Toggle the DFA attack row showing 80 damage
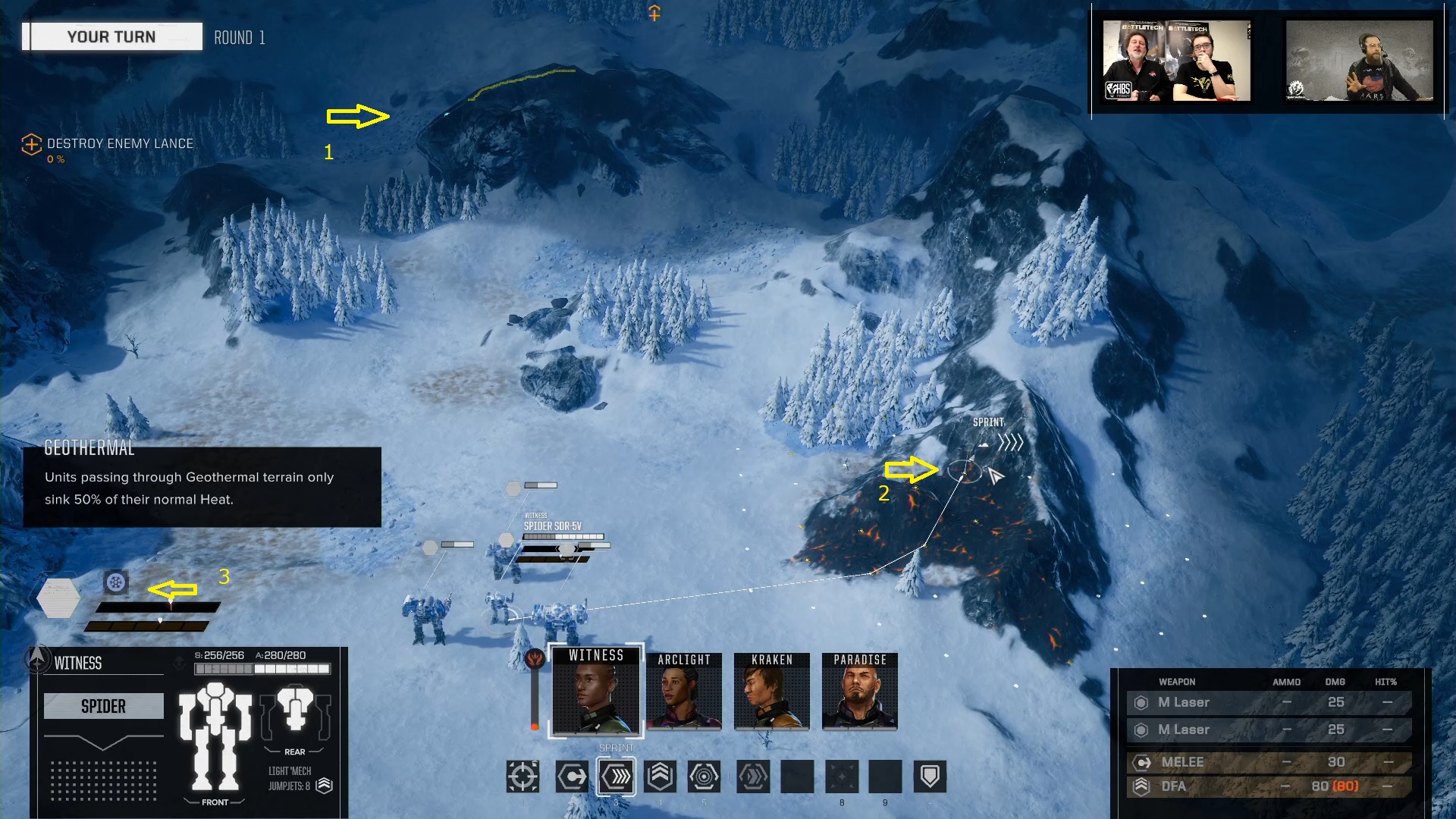Screen dimensions: 1456x819 click(1266, 786)
